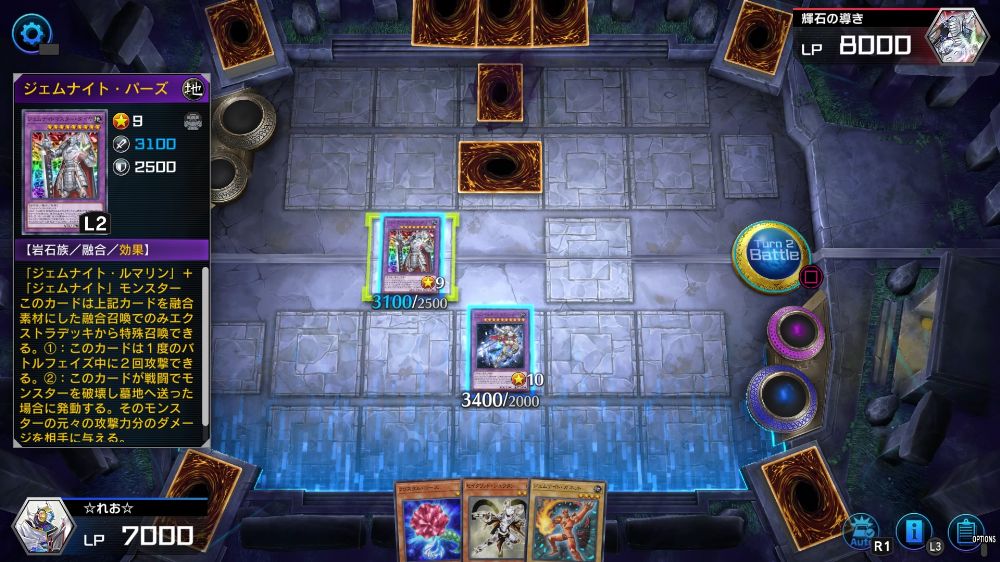The width and height of the screenshot is (1000, 562).
Task: Open your purple banished zone orb
Action: click(x=796, y=334)
